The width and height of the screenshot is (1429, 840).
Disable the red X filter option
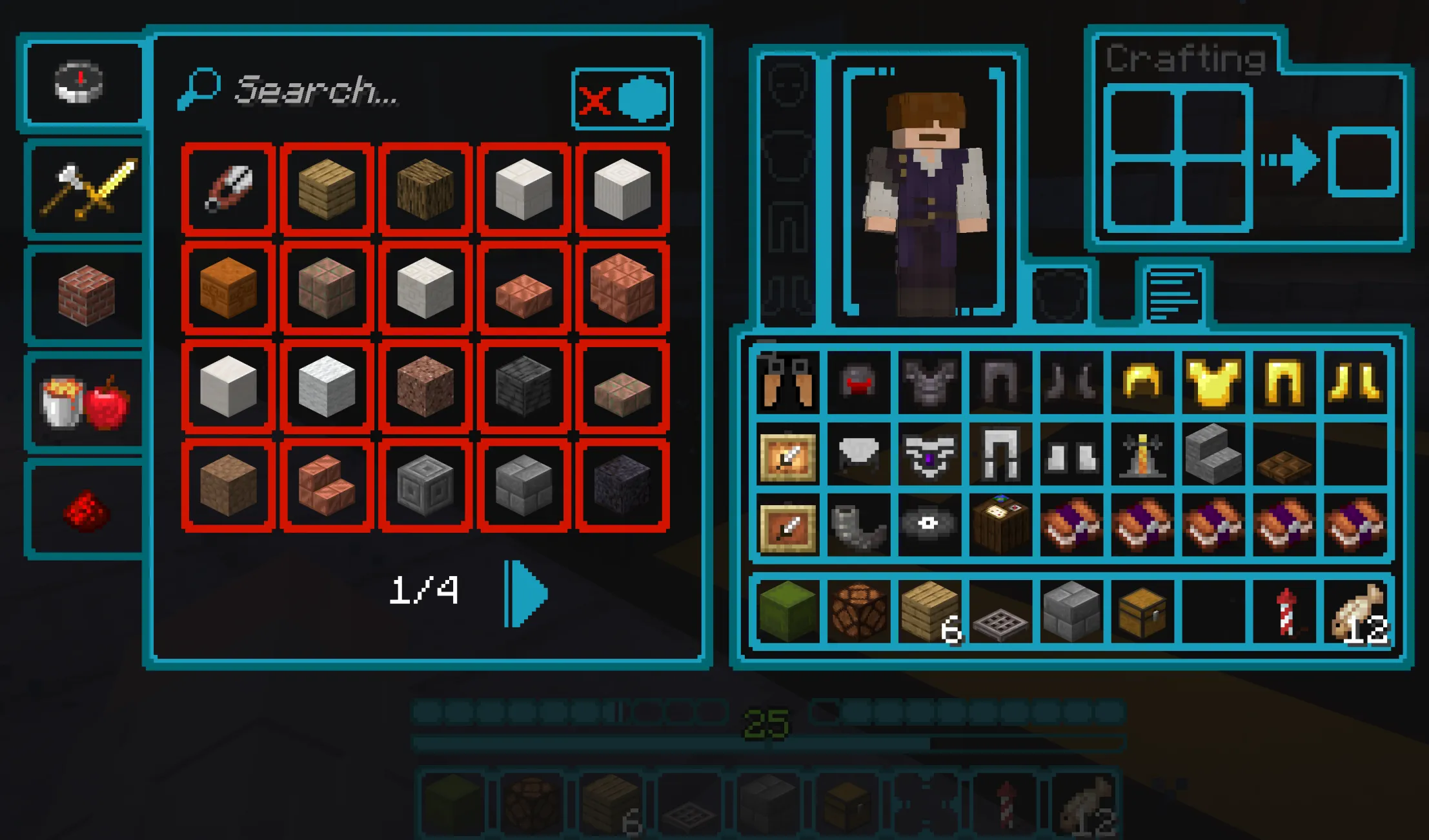pyautogui.click(x=595, y=100)
